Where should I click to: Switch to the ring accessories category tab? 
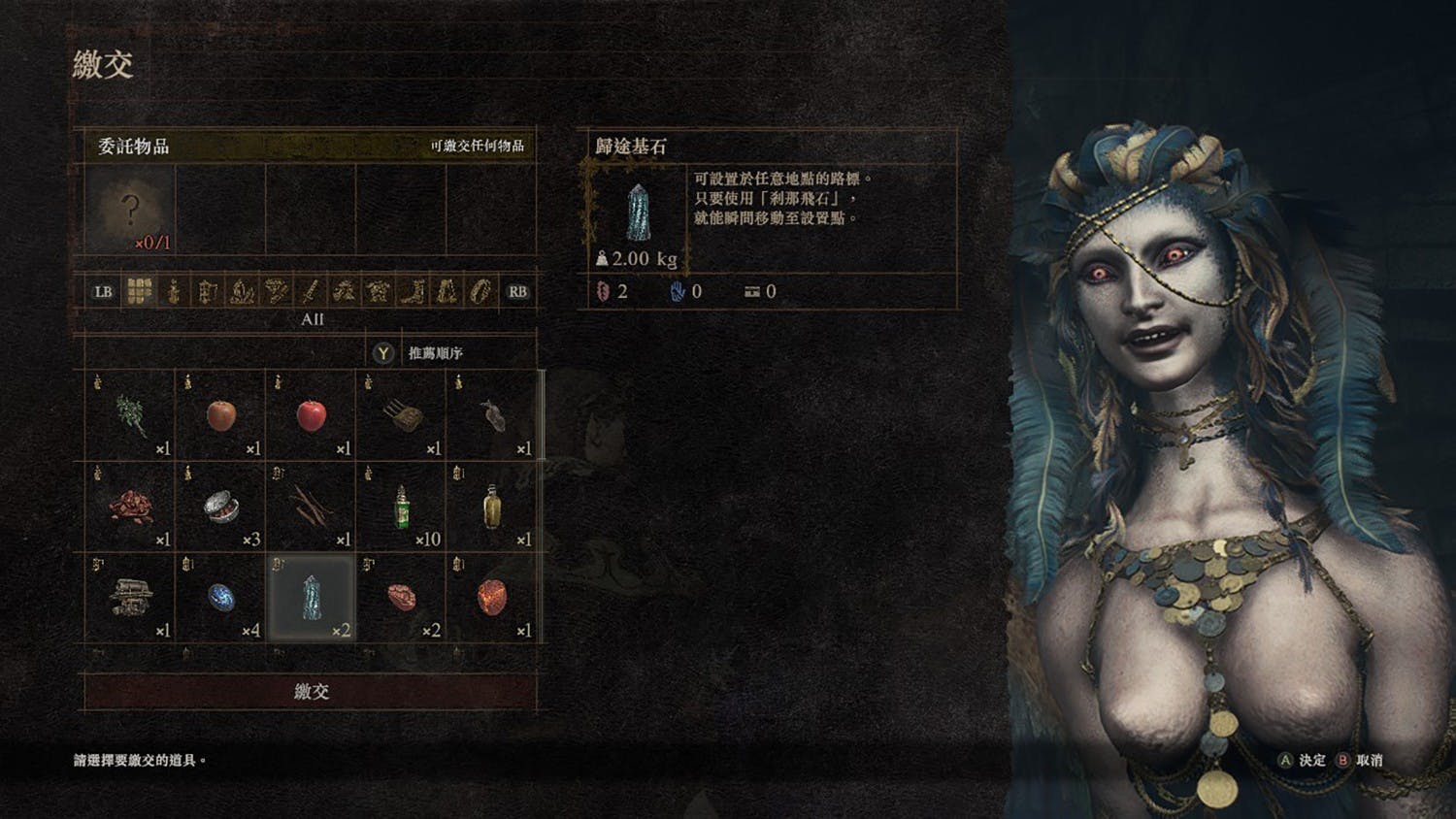click(x=480, y=291)
